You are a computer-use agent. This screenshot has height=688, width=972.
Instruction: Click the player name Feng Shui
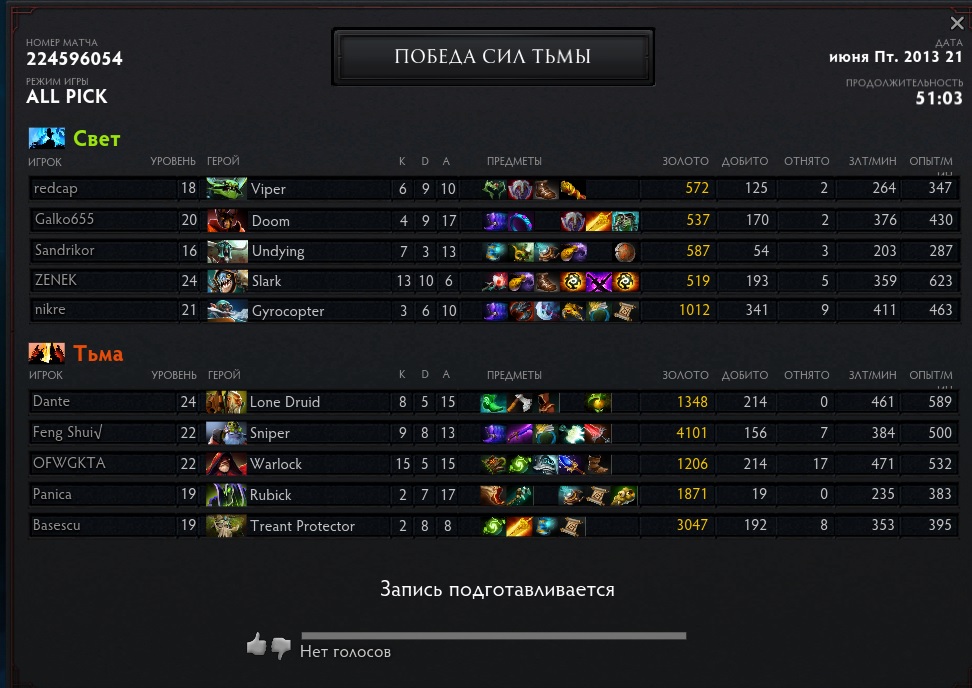click(69, 433)
